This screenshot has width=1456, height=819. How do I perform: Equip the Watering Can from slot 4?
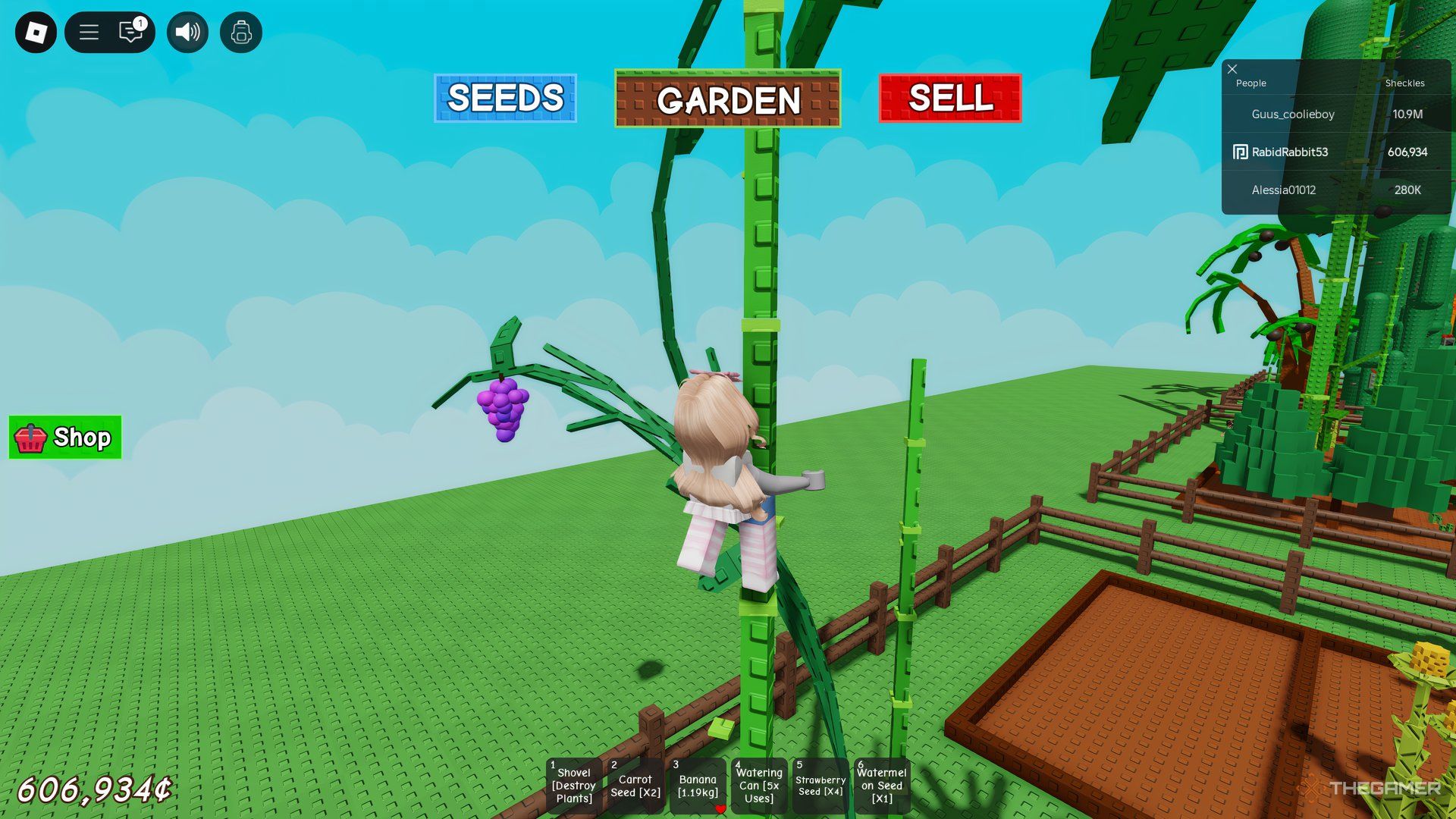click(758, 786)
